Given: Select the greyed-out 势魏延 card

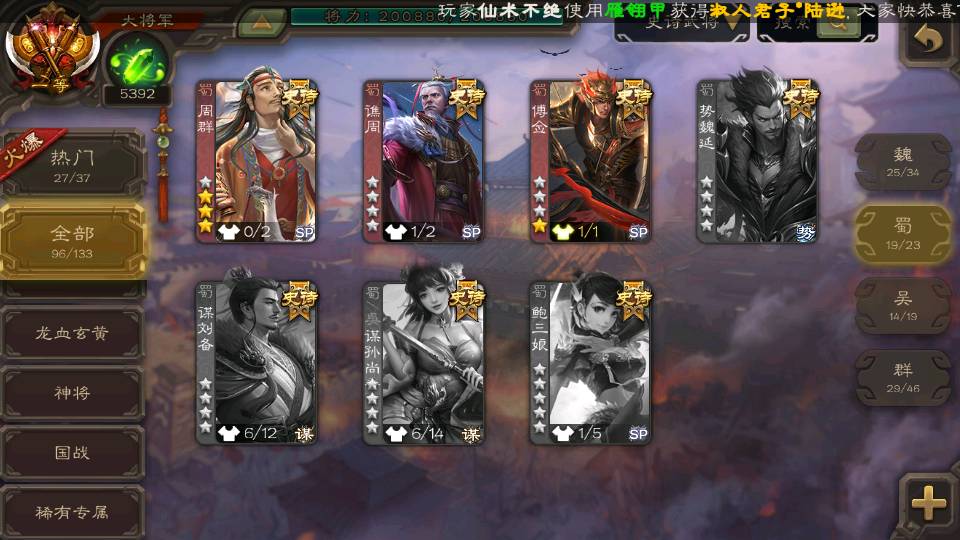Looking at the screenshot, I should (x=757, y=161).
